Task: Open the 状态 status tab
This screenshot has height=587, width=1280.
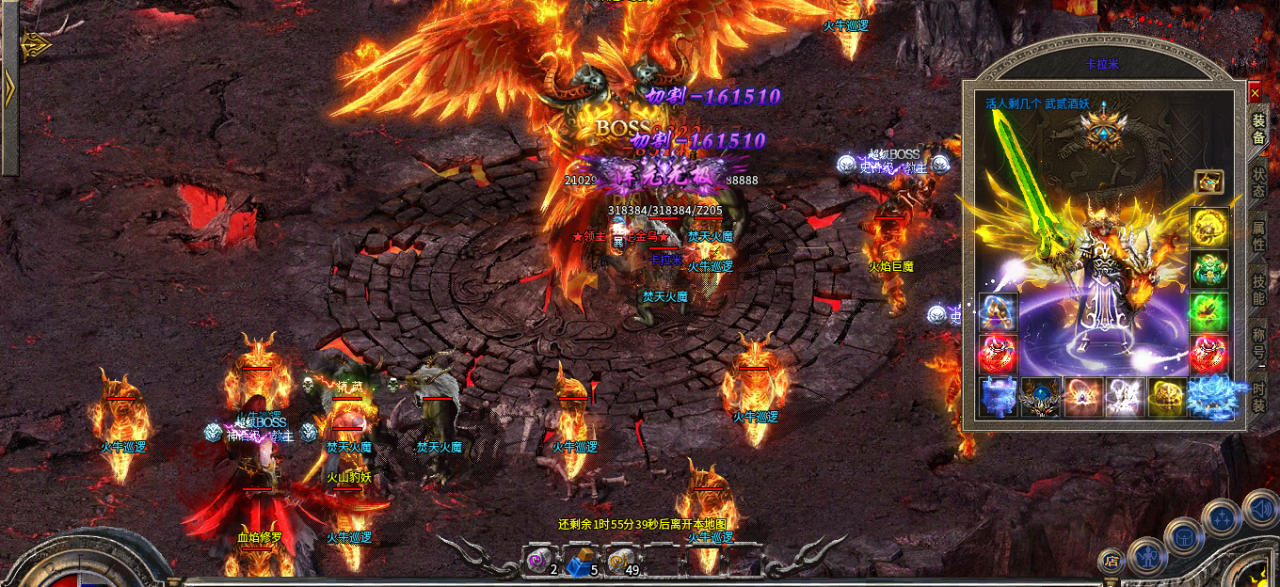Action: (x=1259, y=182)
